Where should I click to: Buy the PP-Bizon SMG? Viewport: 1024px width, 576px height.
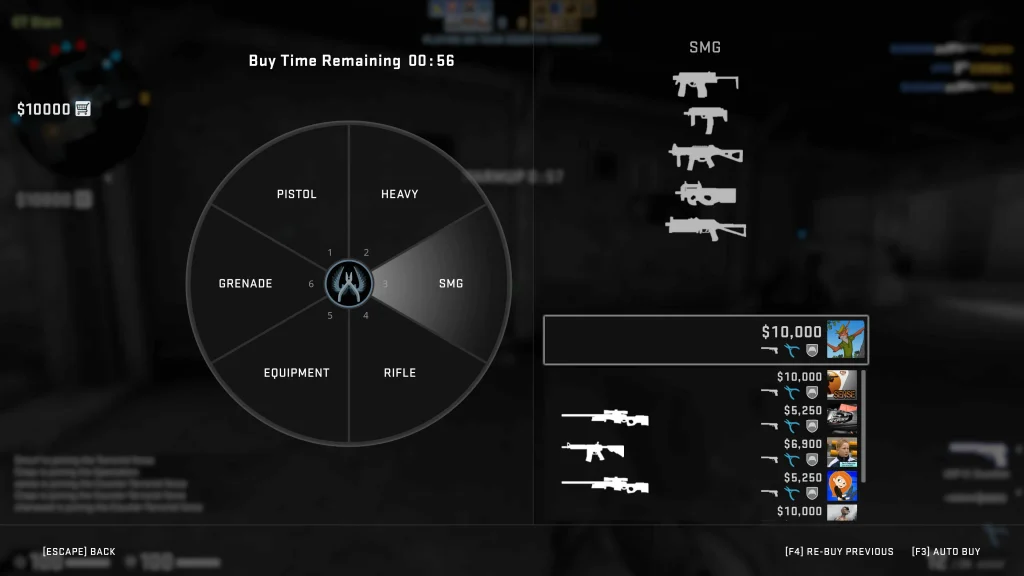tap(705, 228)
